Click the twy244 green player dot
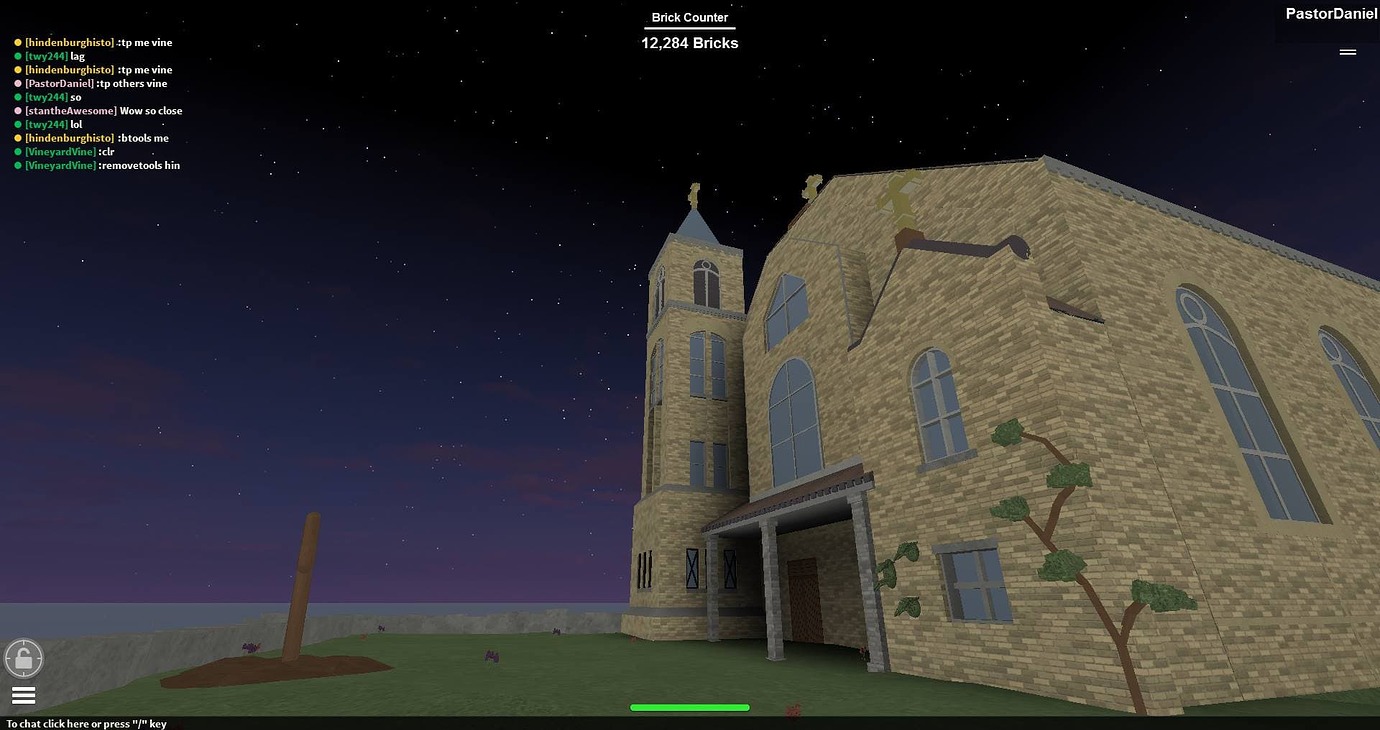The image size is (1380, 730). pyautogui.click(x=17, y=56)
